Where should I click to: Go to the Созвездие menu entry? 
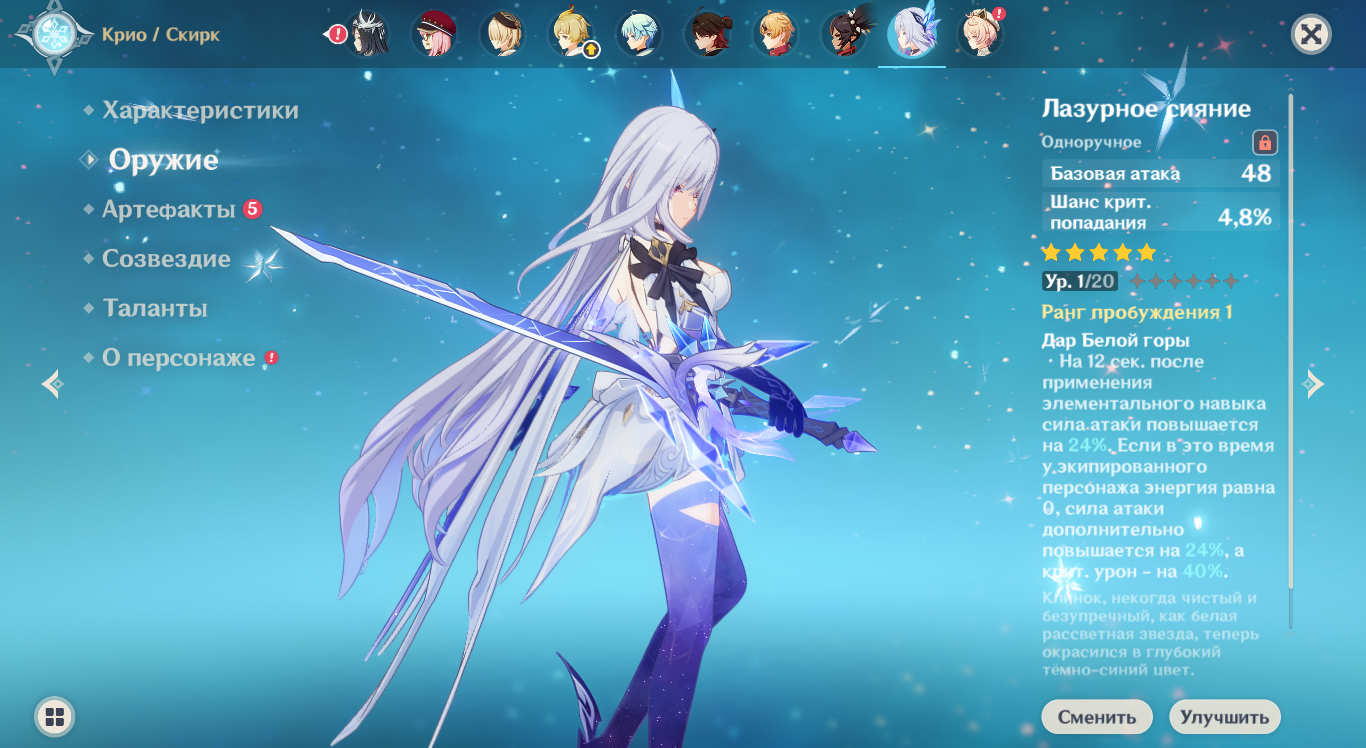coord(166,259)
